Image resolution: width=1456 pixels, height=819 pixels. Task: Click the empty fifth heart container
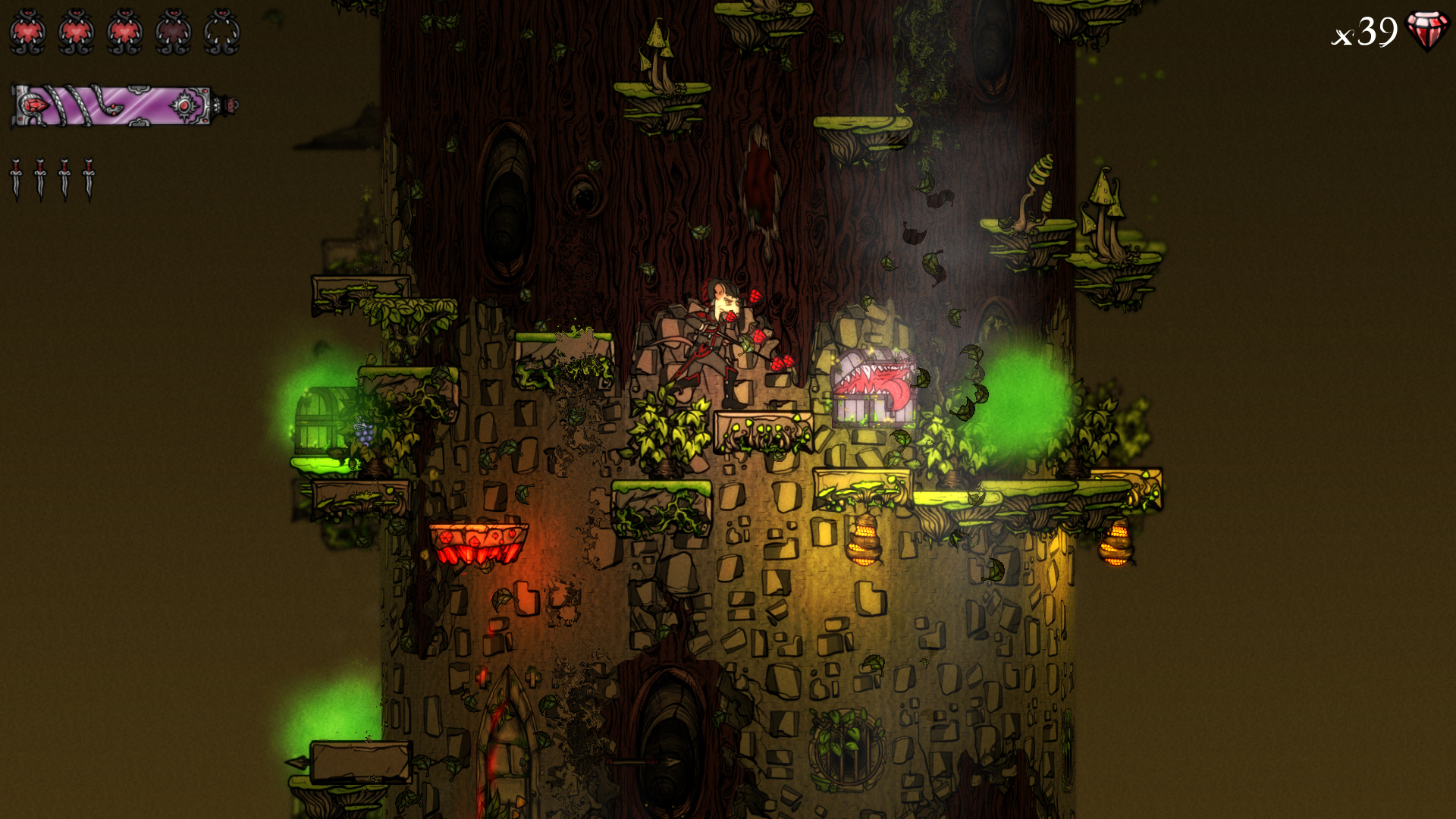click(221, 32)
